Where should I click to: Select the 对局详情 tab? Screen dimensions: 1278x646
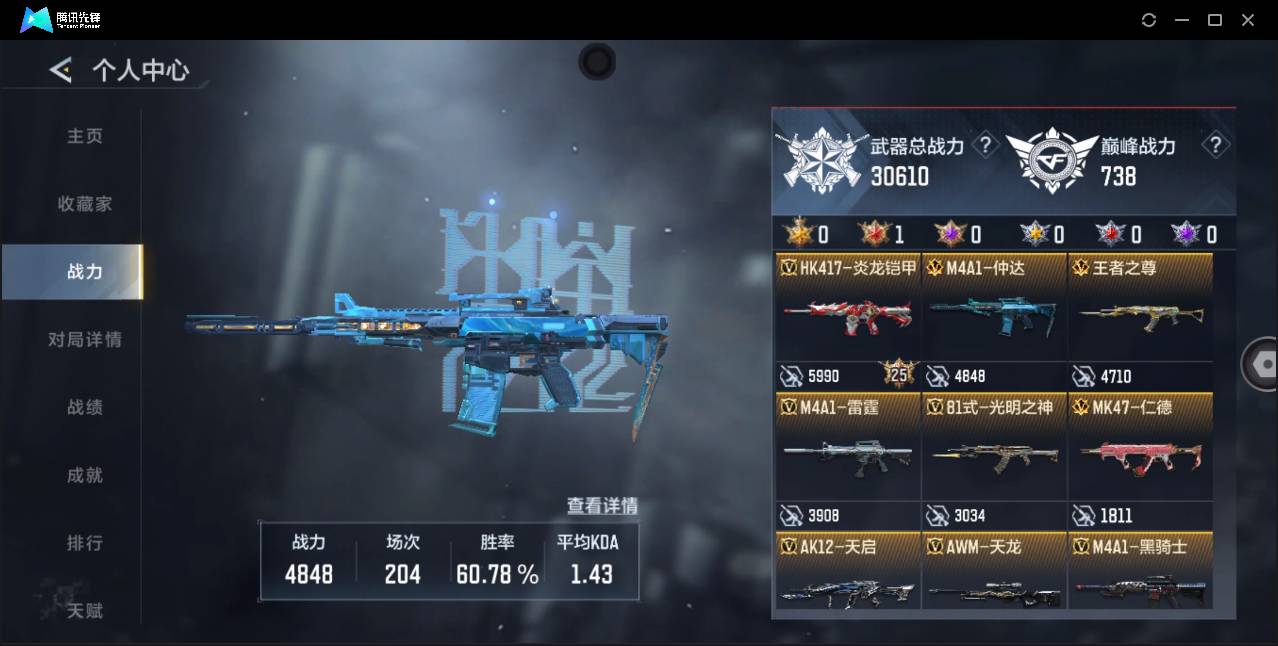(x=85, y=340)
